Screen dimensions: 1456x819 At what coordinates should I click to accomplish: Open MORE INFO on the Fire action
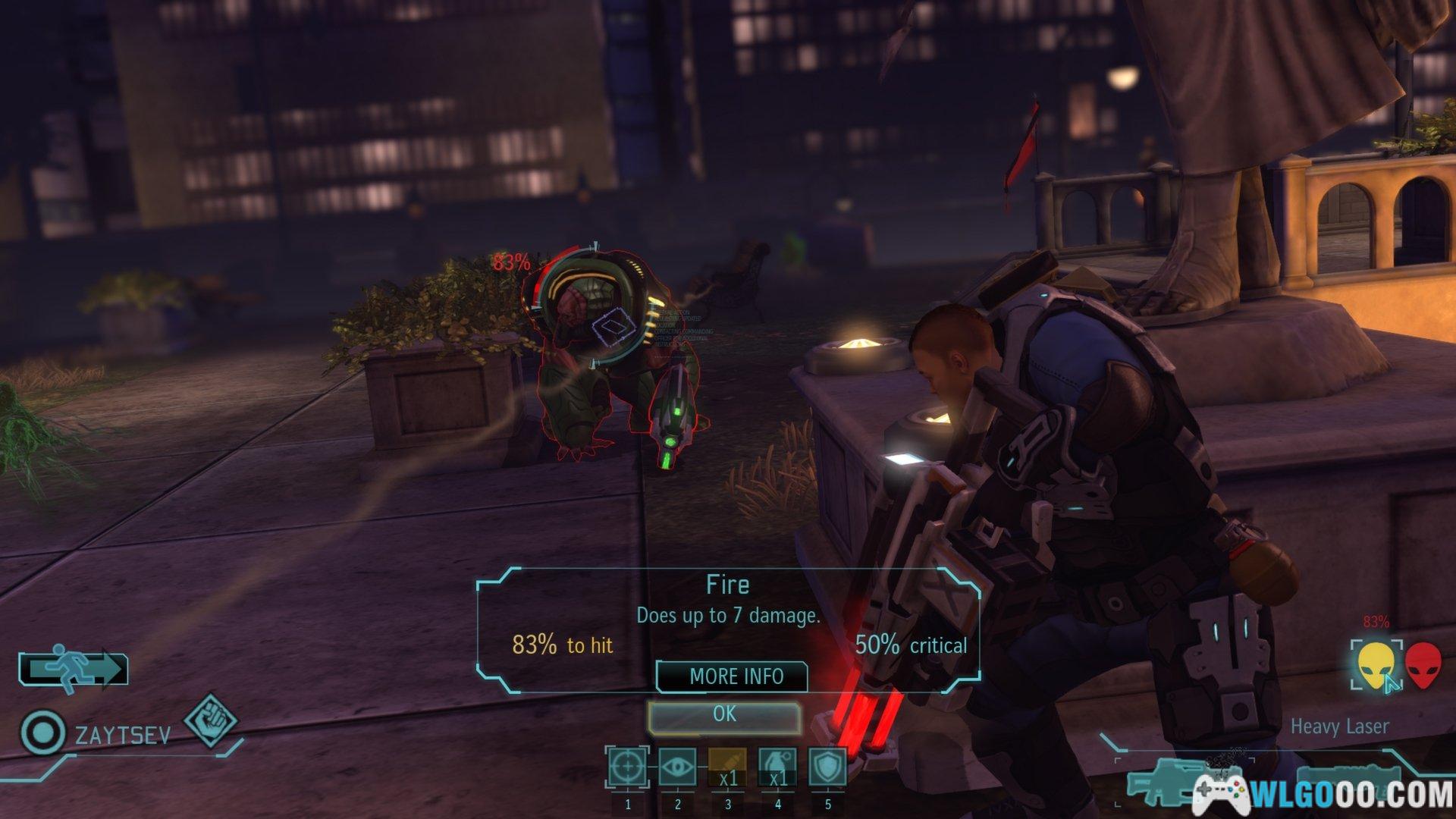(x=733, y=676)
